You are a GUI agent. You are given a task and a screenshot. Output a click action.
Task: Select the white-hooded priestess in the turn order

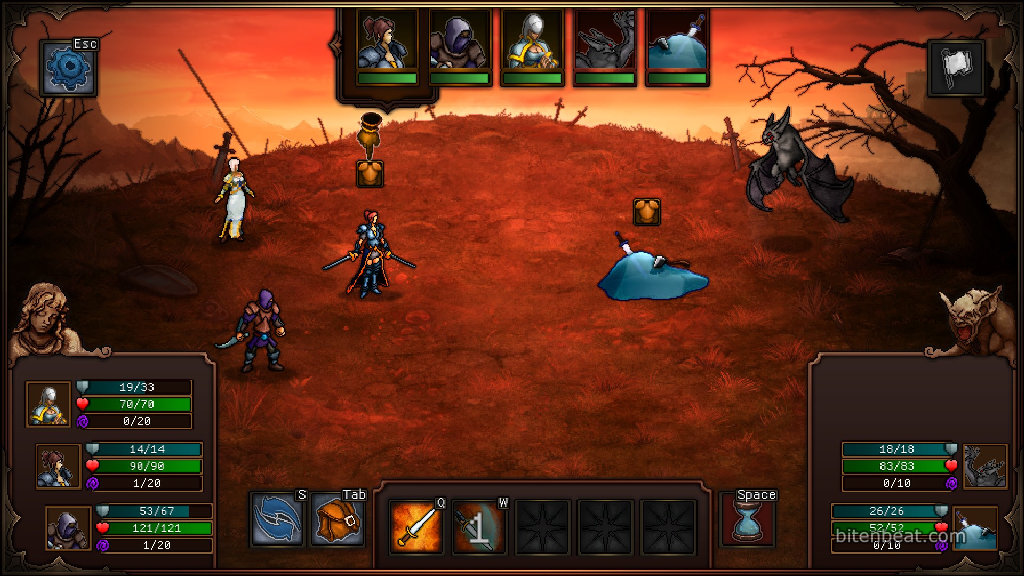click(531, 42)
